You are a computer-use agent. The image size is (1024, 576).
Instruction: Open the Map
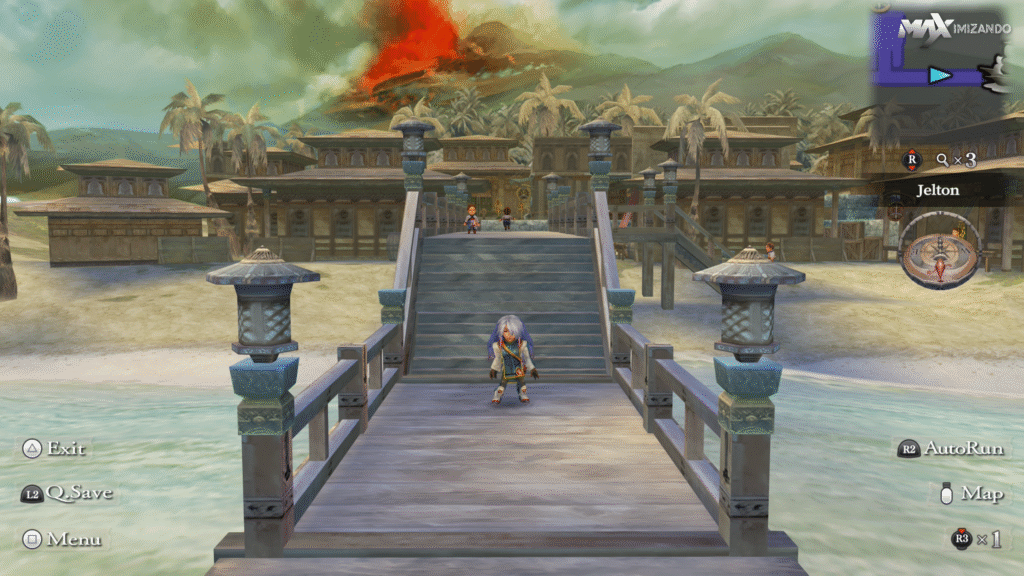pyautogui.click(x=972, y=493)
